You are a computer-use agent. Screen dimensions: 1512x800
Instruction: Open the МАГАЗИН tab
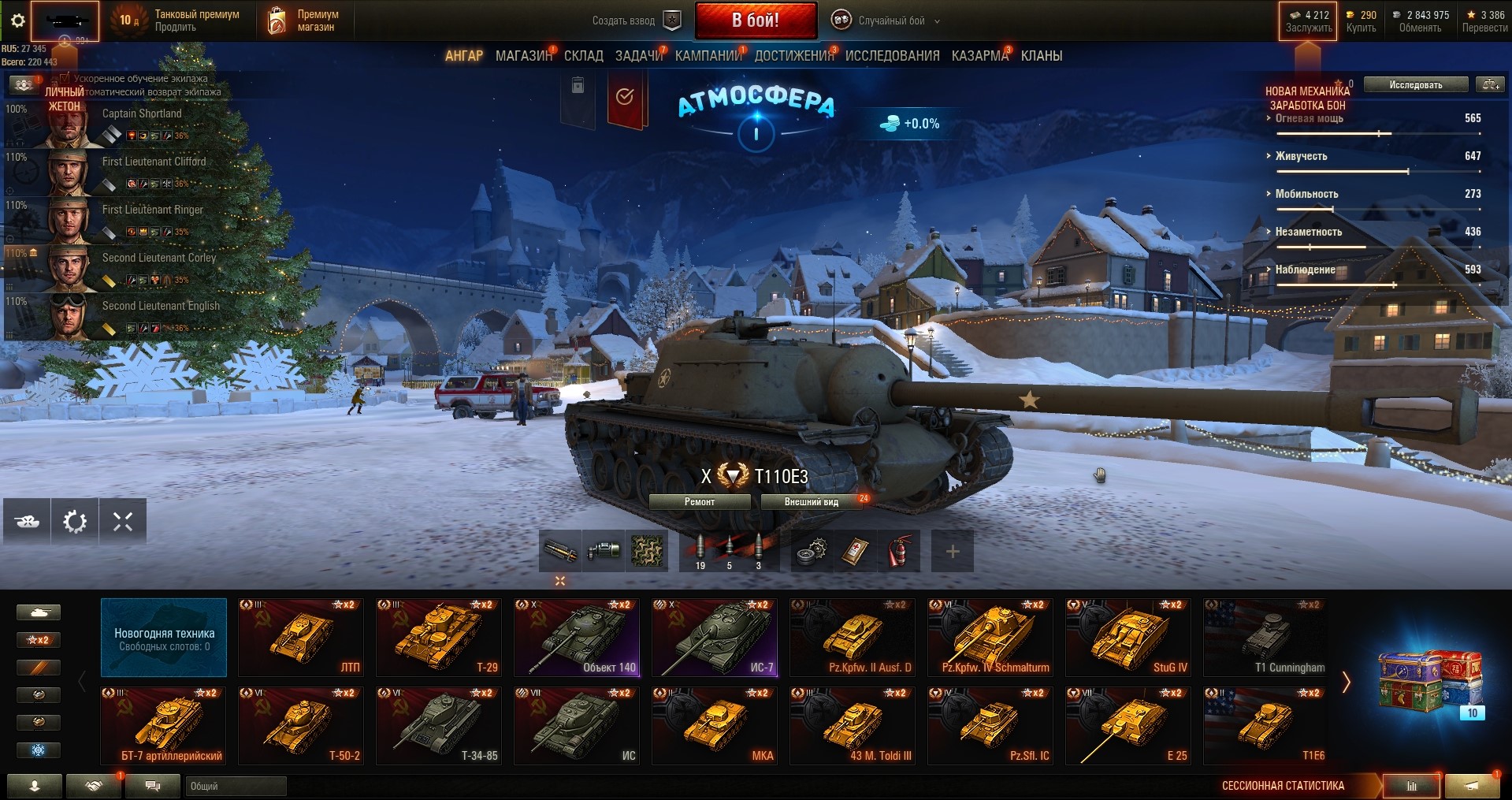pos(523,56)
